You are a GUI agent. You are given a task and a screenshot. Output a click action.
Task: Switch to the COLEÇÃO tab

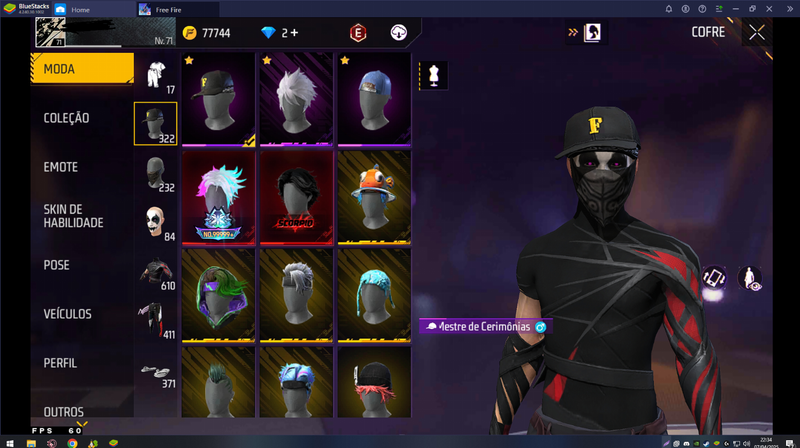[x=66, y=118]
